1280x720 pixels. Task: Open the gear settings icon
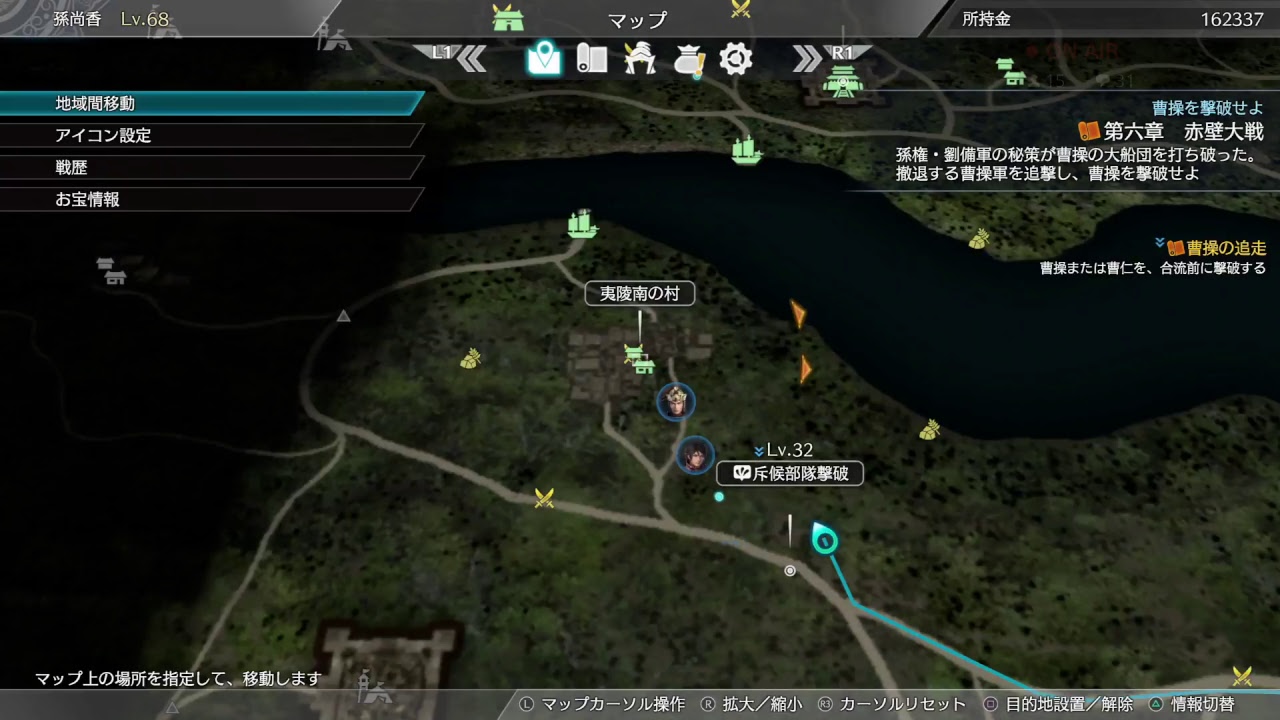click(x=737, y=58)
